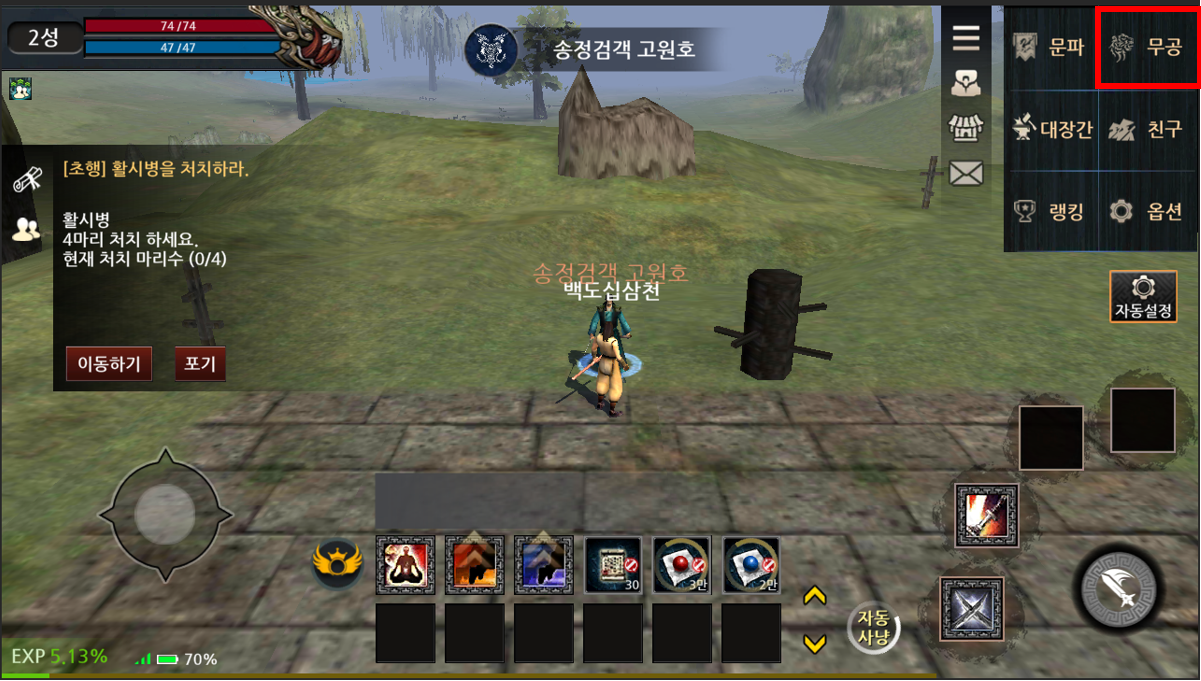The width and height of the screenshot is (1201, 681).
Task: Activate the flaming sword skill
Action: [986, 515]
